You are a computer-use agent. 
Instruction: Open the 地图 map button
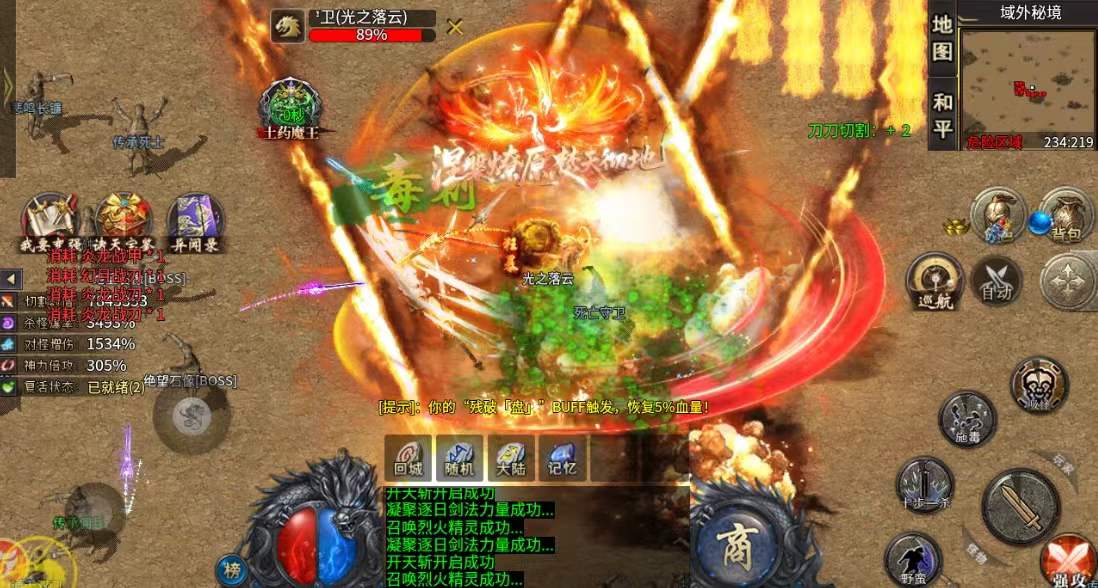942,39
